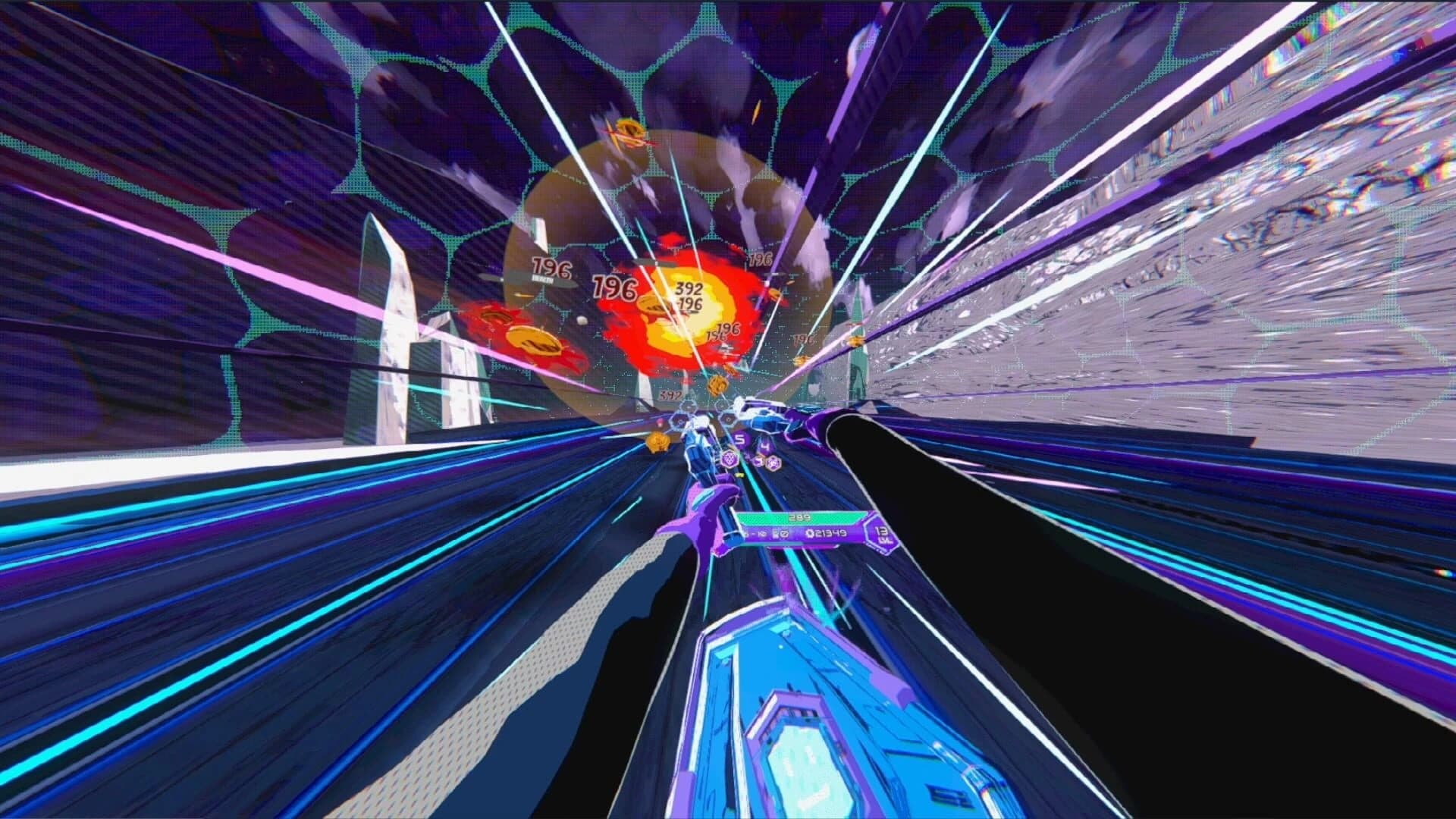Click the green health bar fill
1456x819 pixels.
[x=773, y=517]
